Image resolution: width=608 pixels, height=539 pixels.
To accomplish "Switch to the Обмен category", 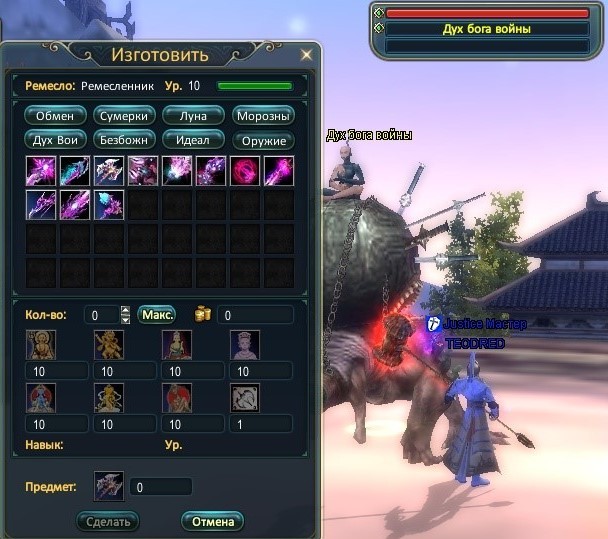I will (55, 116).
